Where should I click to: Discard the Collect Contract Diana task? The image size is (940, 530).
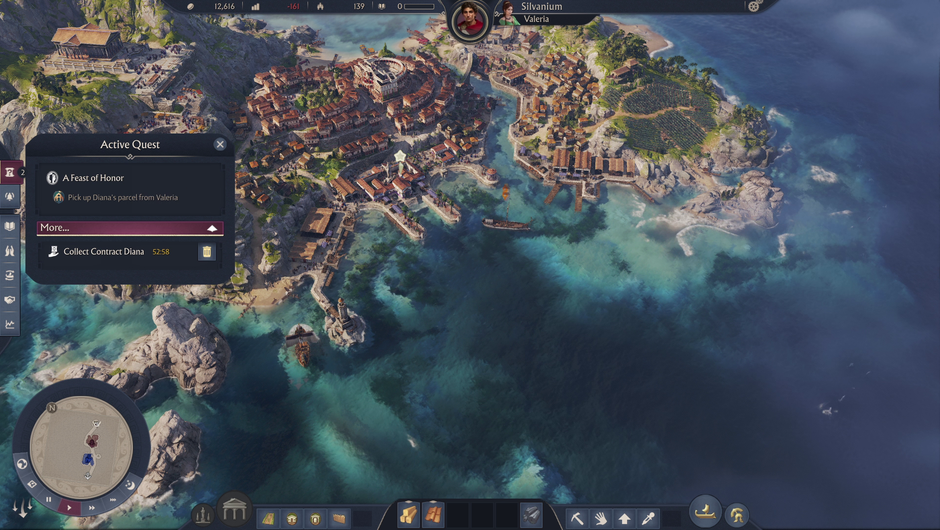(x=206, y=252)
